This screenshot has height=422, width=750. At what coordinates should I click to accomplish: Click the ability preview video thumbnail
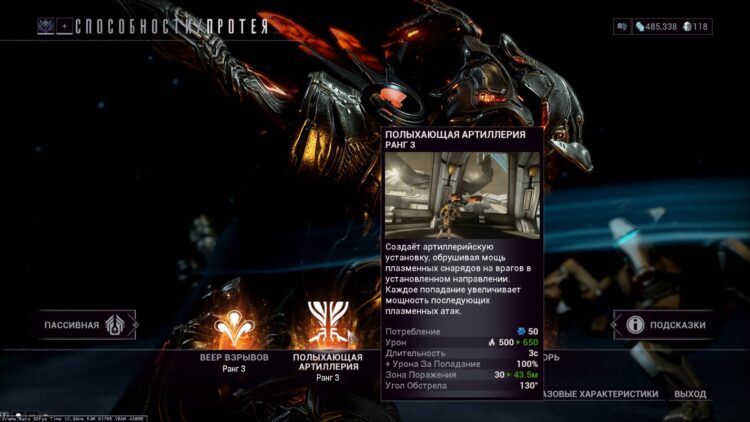pyautogui.click(x=462, y=194)
